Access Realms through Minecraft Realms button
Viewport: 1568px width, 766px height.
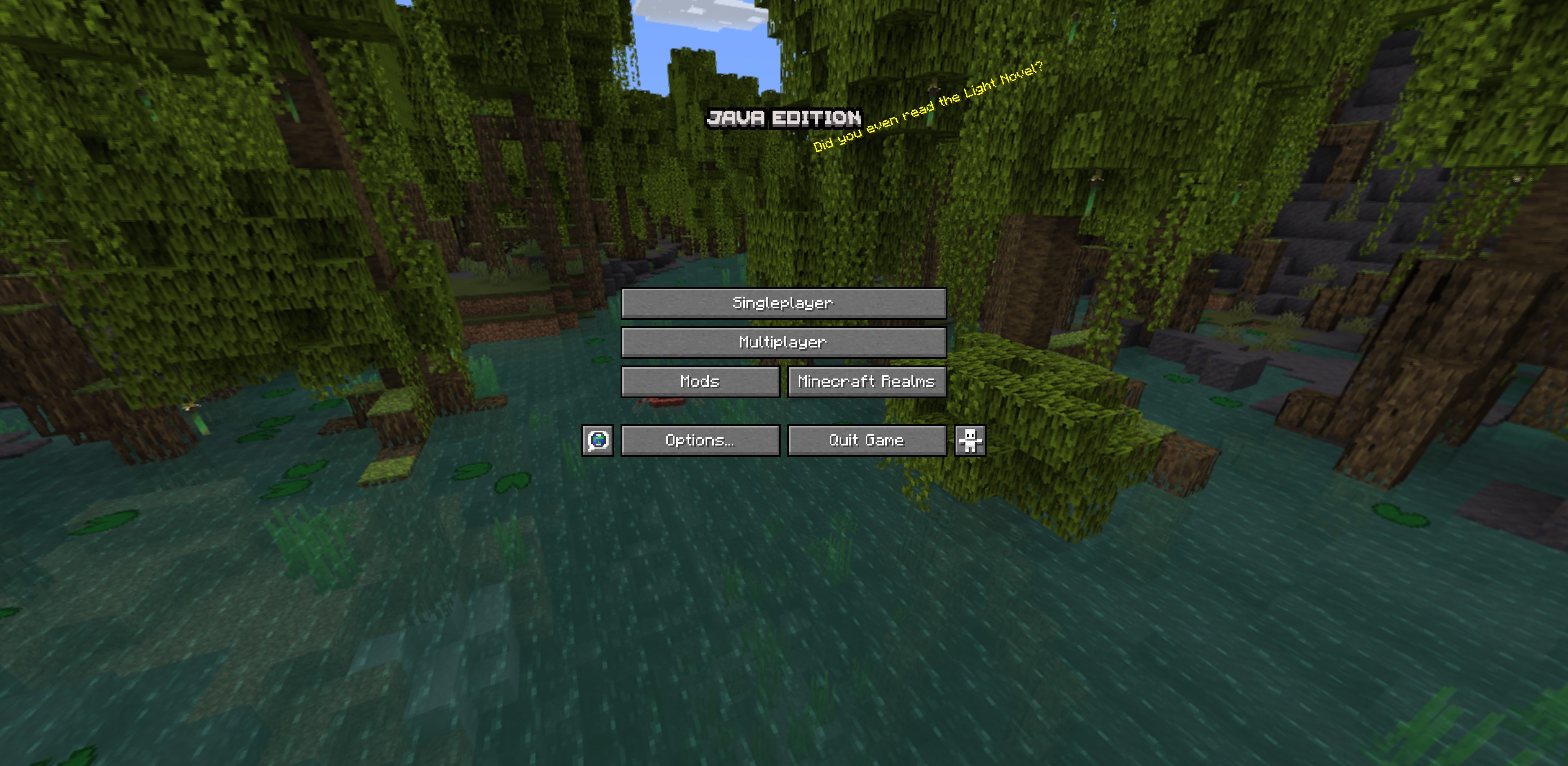click(866, 381)
